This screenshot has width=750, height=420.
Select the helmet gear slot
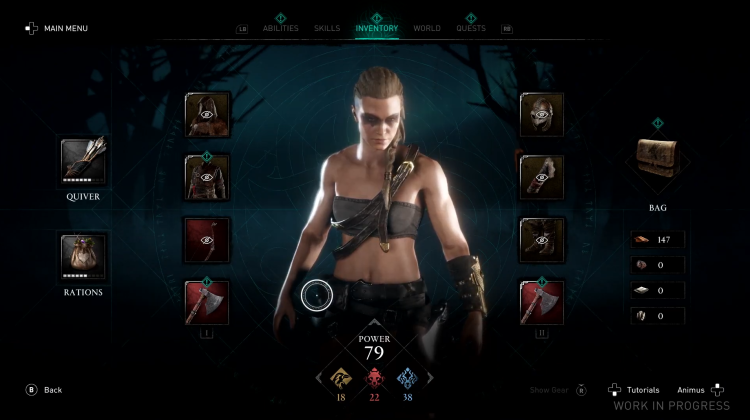click(542, 114)
